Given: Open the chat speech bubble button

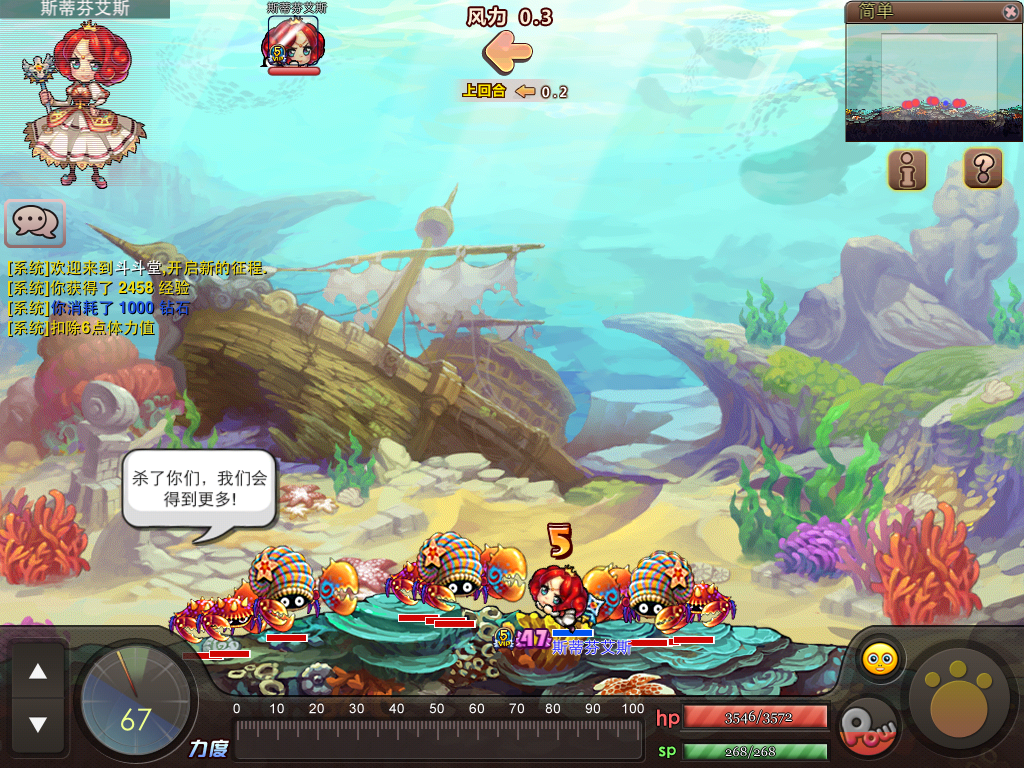Looking at the screenshot, I should click(x=35, y=222).
